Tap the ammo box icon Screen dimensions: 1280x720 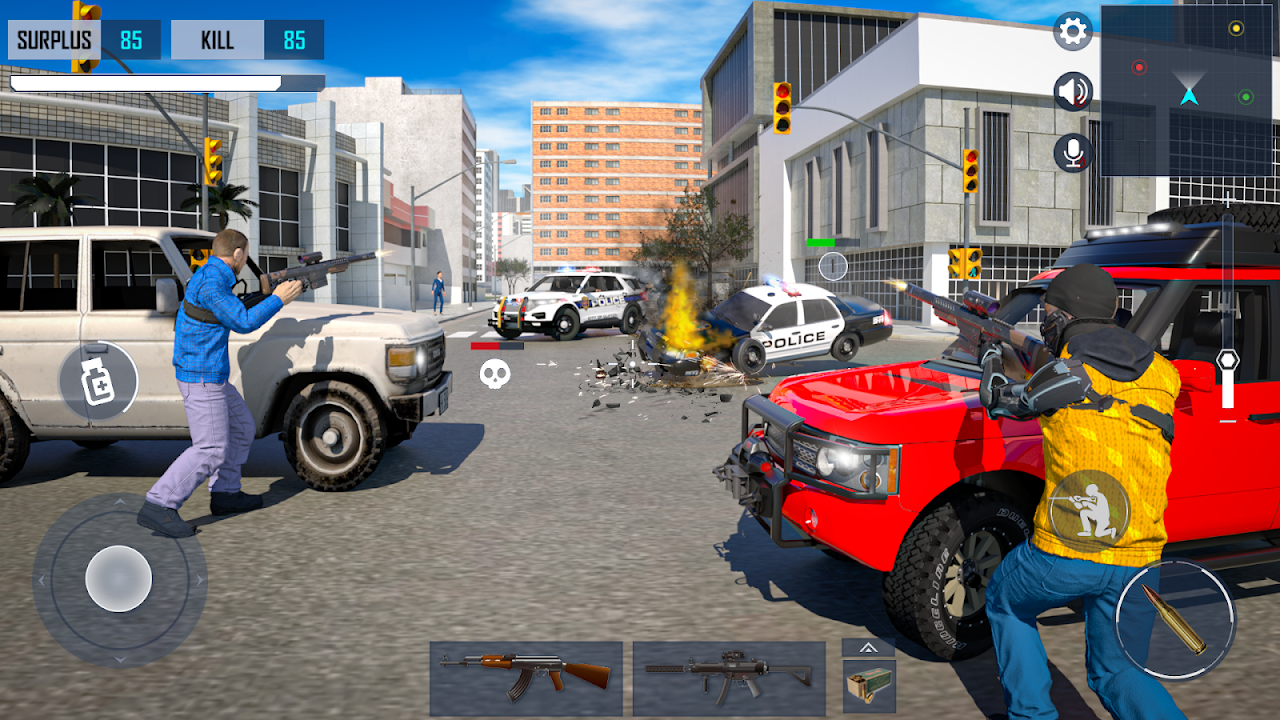pos(868,687)
